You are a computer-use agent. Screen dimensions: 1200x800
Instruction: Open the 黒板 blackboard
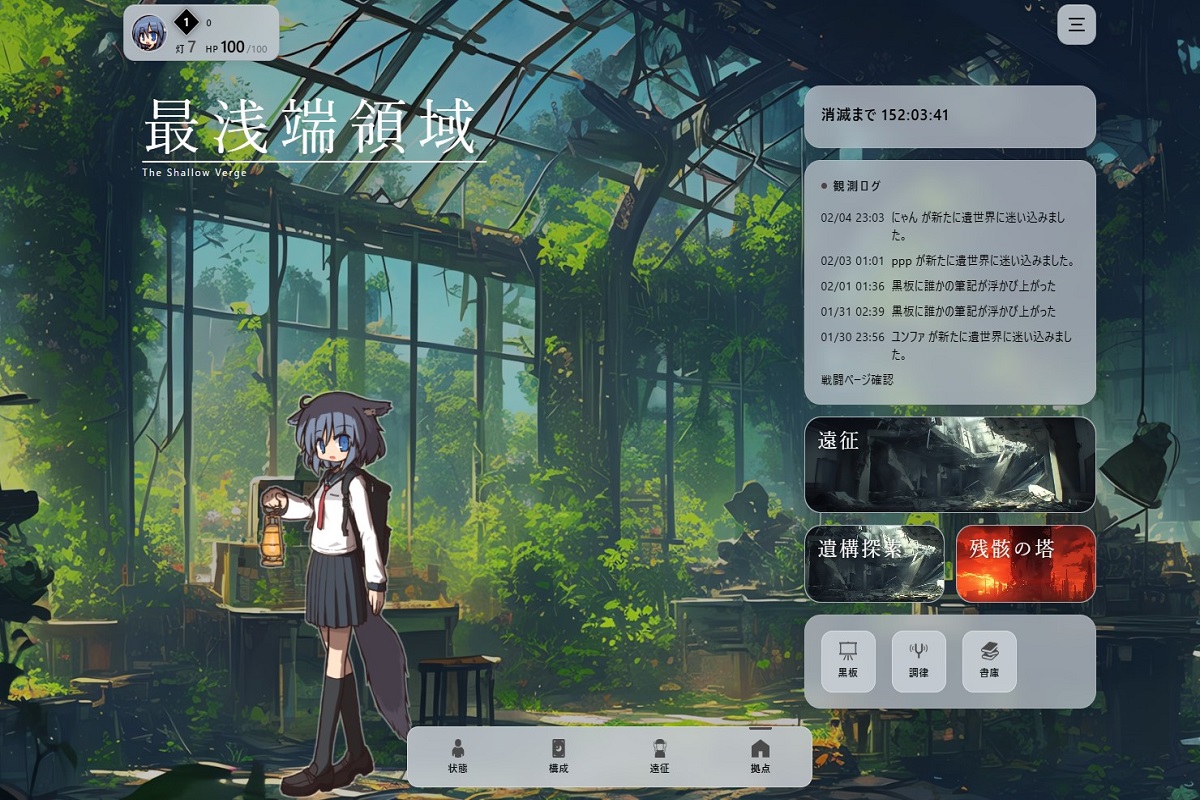(x=847, y=661)
